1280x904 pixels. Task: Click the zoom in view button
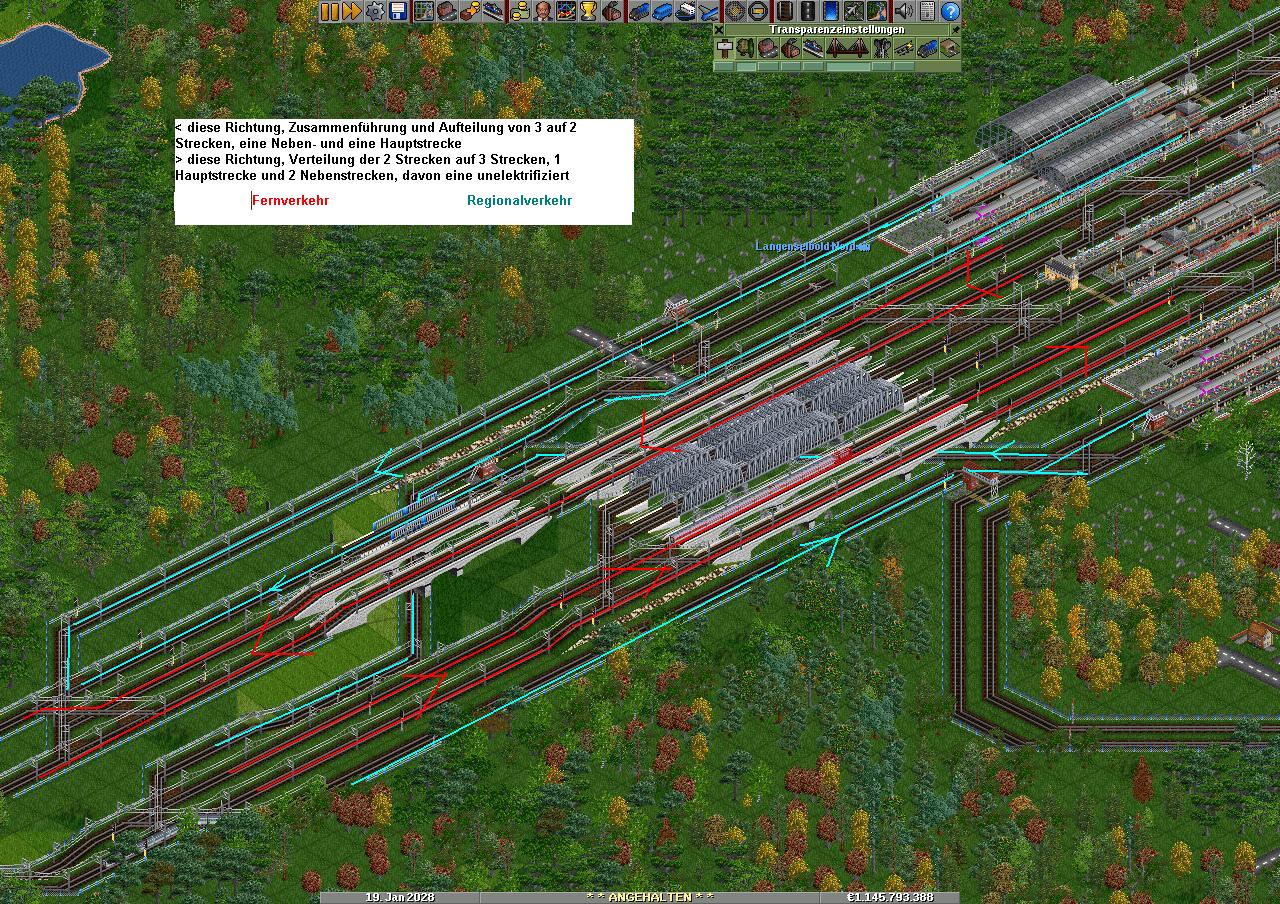[736, 11]
